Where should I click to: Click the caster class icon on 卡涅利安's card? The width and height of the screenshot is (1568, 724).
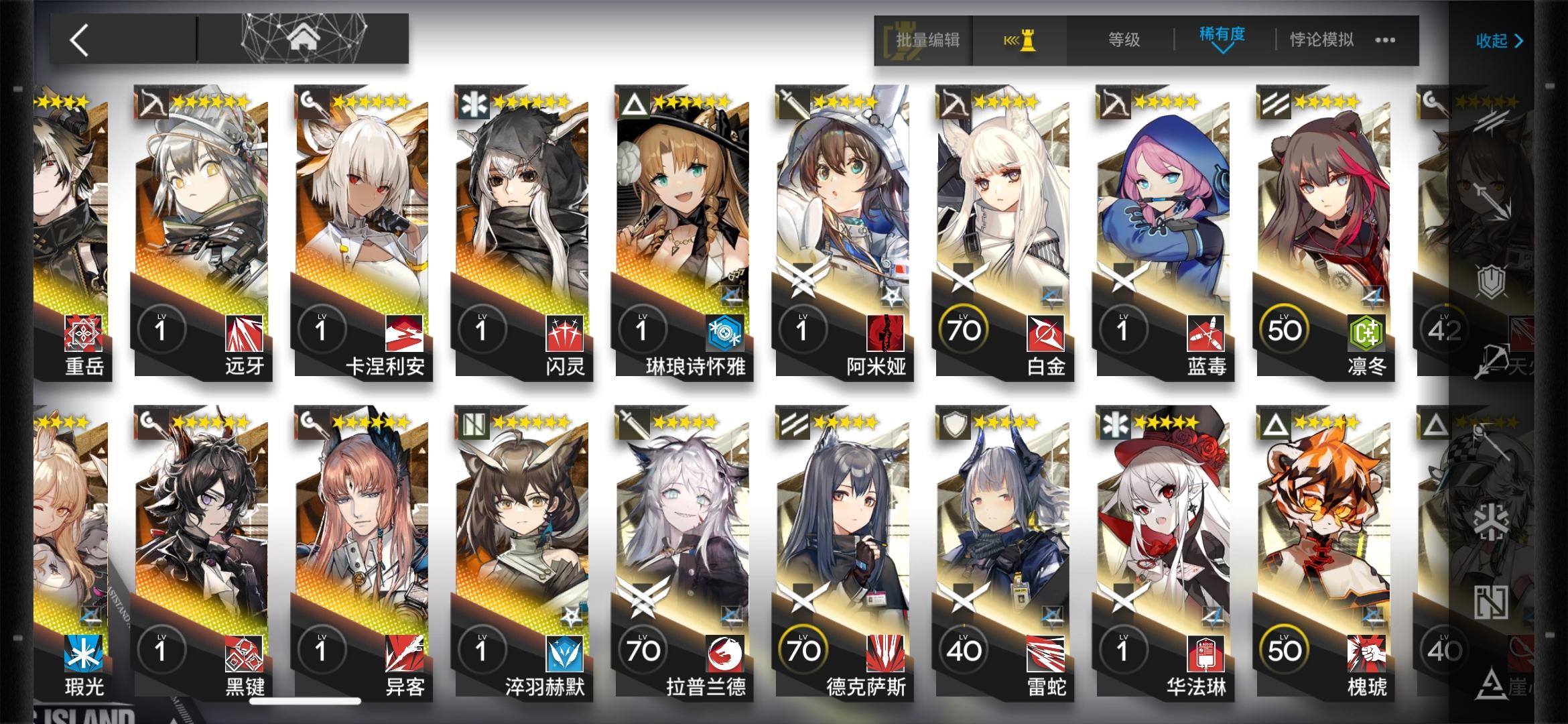click(x=311, y=104)
